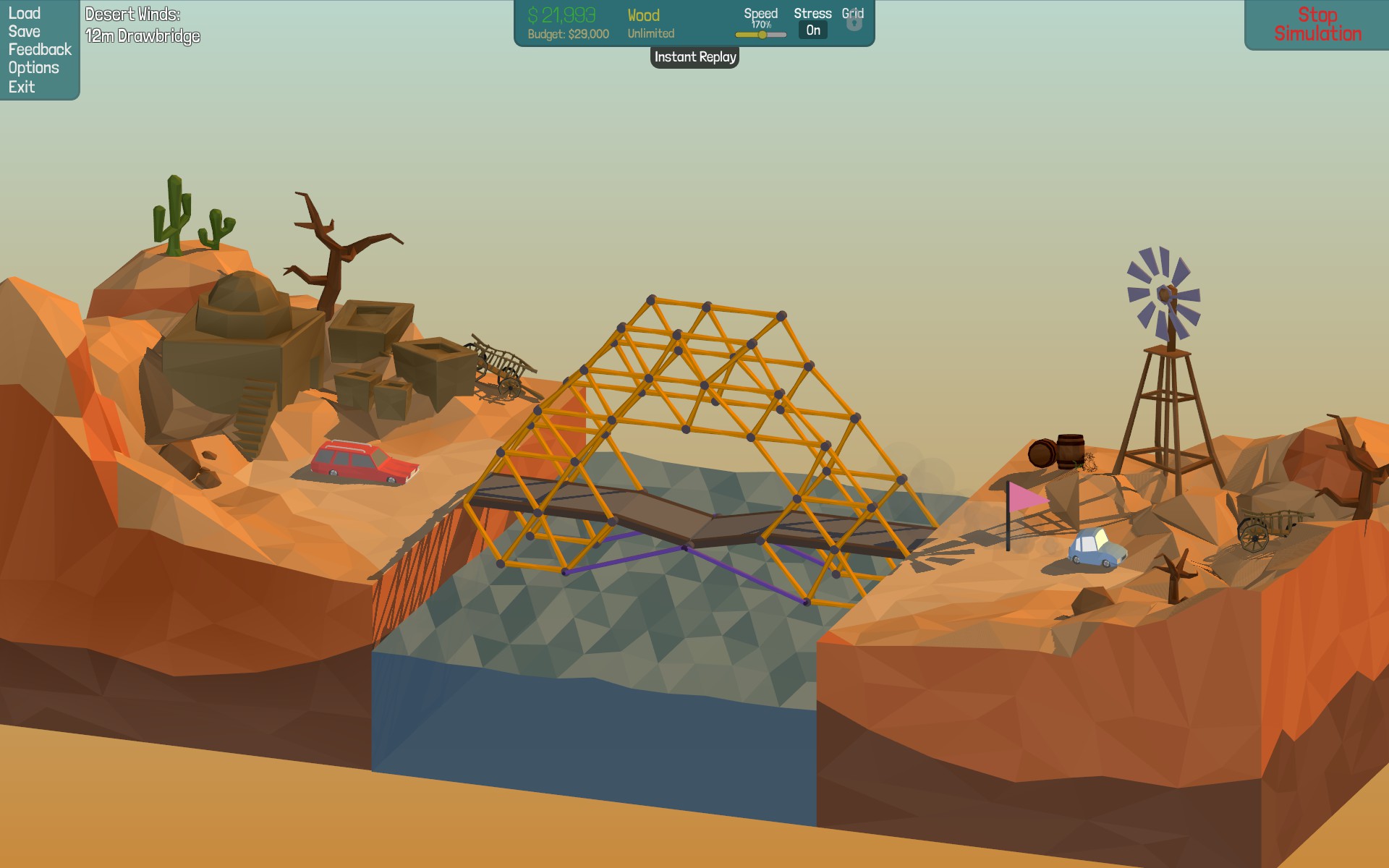The height and width of the screenshot is (868, 1389).
Task: Click the locked Grid toggle
Action: click(854, 22)
